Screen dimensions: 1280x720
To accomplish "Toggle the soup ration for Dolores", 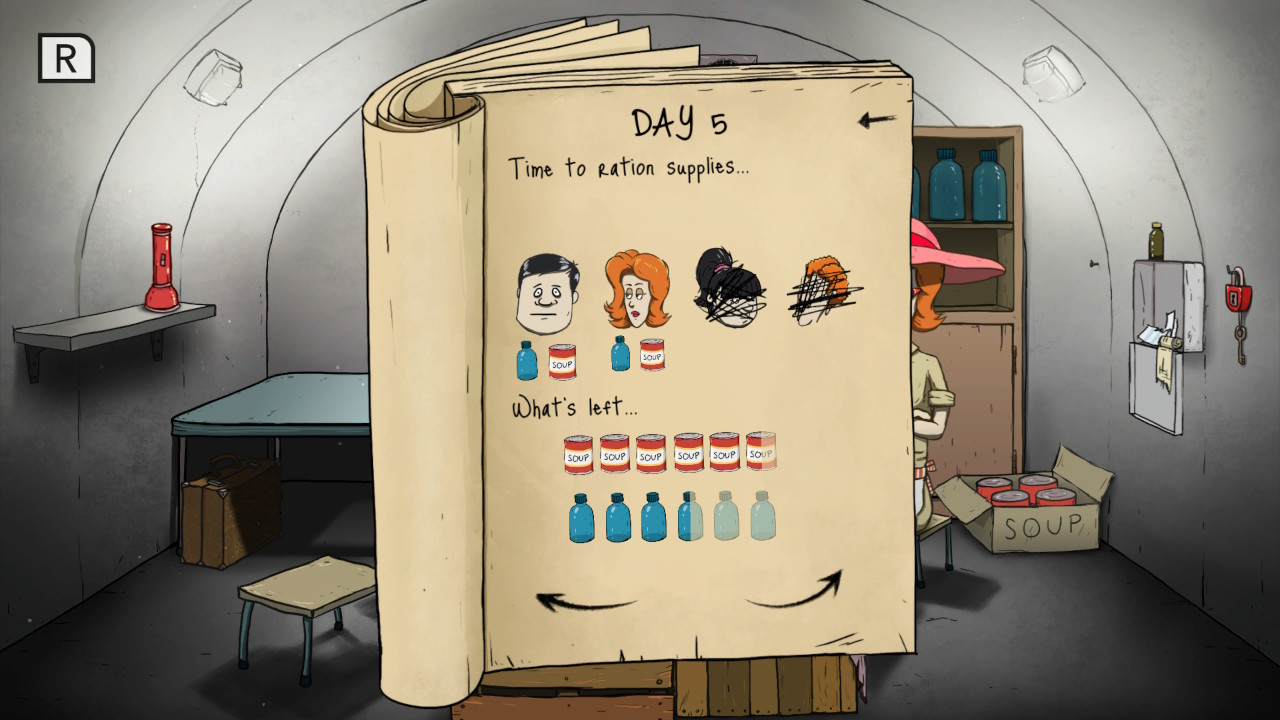I will click(x=650, y=355).
